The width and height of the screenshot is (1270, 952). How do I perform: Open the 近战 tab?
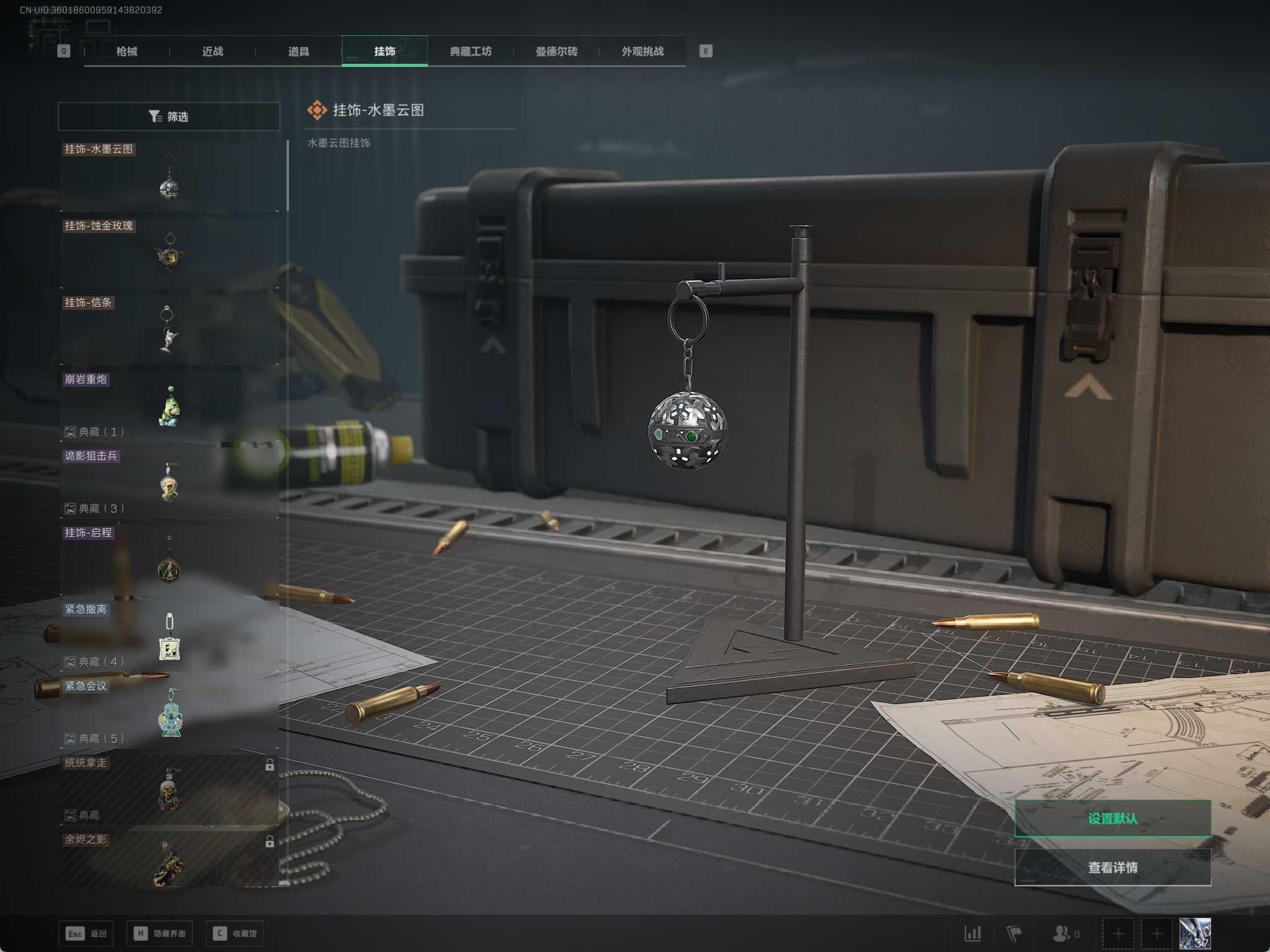[x=213, y=51]
